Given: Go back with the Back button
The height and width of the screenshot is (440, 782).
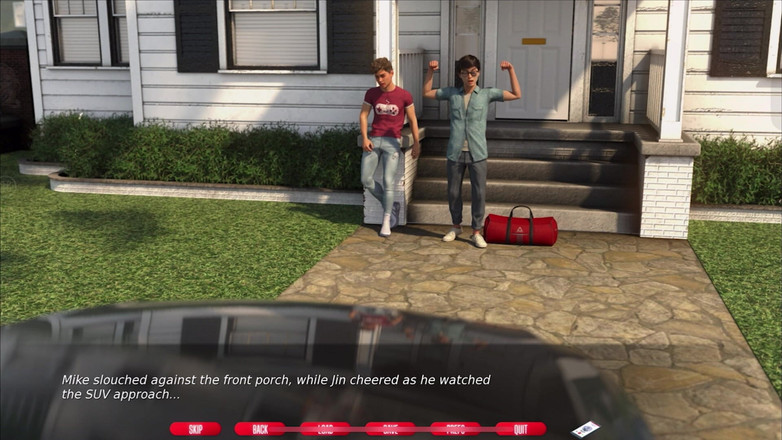Looking at the screenshot, I should [x=260, y=429].
